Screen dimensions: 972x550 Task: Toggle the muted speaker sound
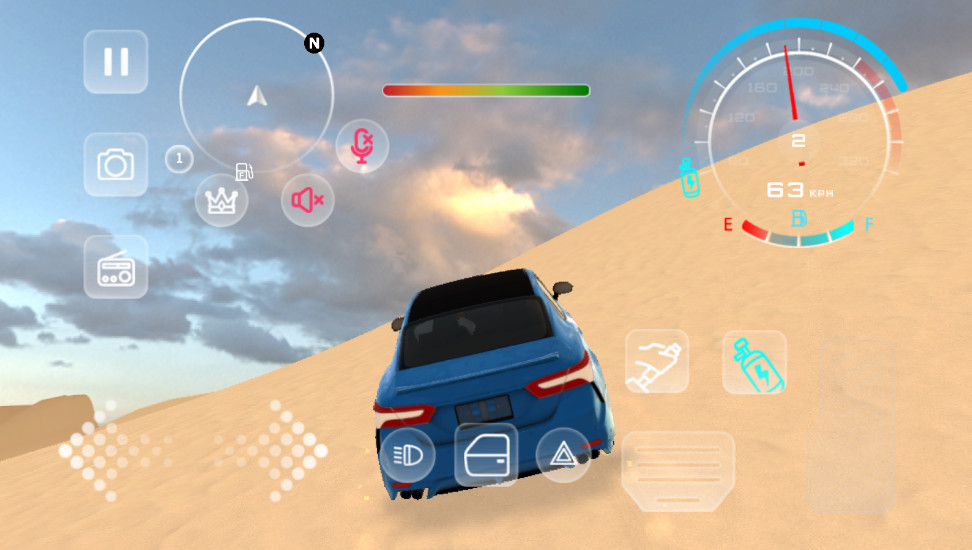click(x=307, y=200)
